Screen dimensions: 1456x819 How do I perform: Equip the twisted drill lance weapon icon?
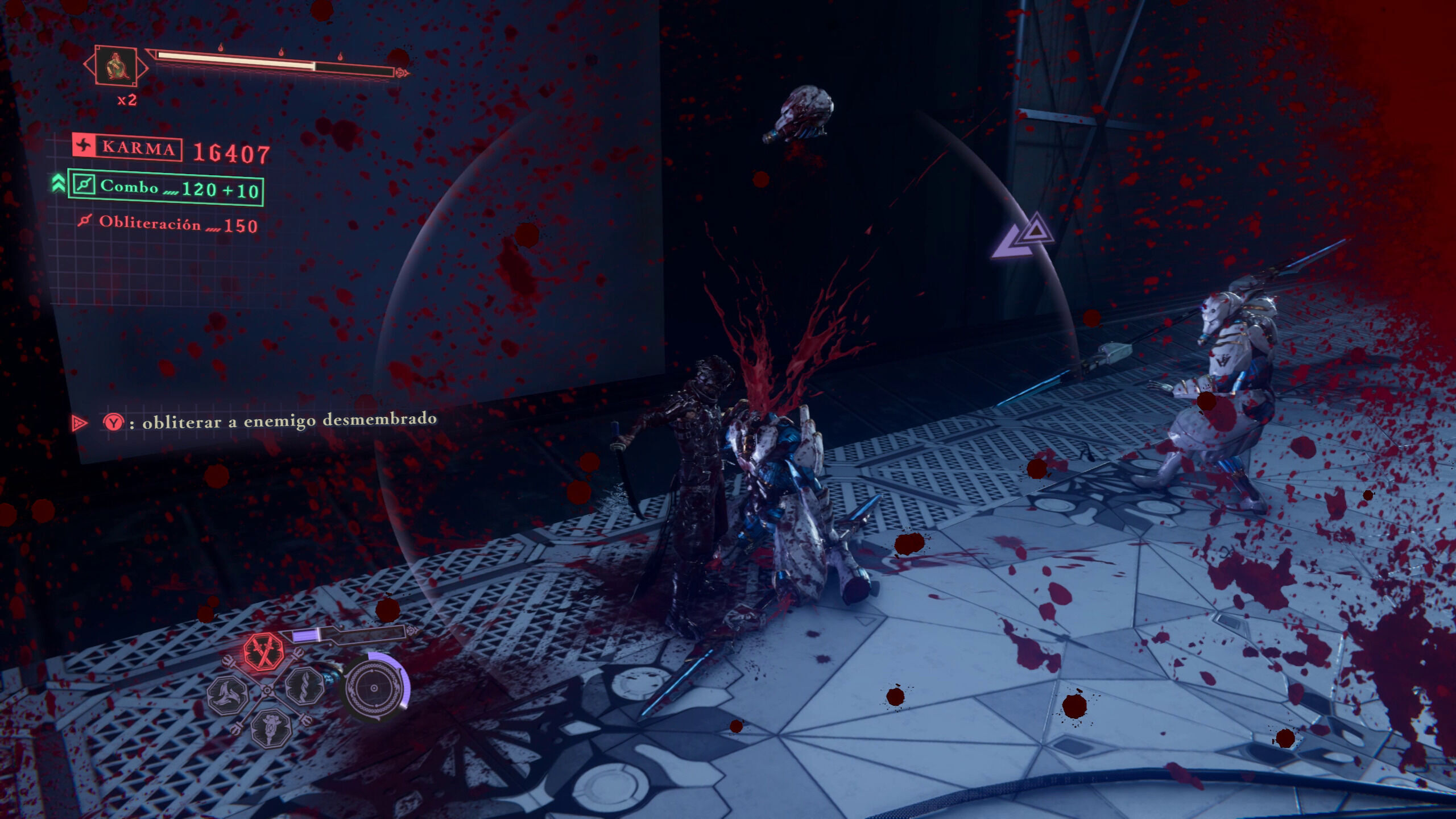(x=305, y=686)
